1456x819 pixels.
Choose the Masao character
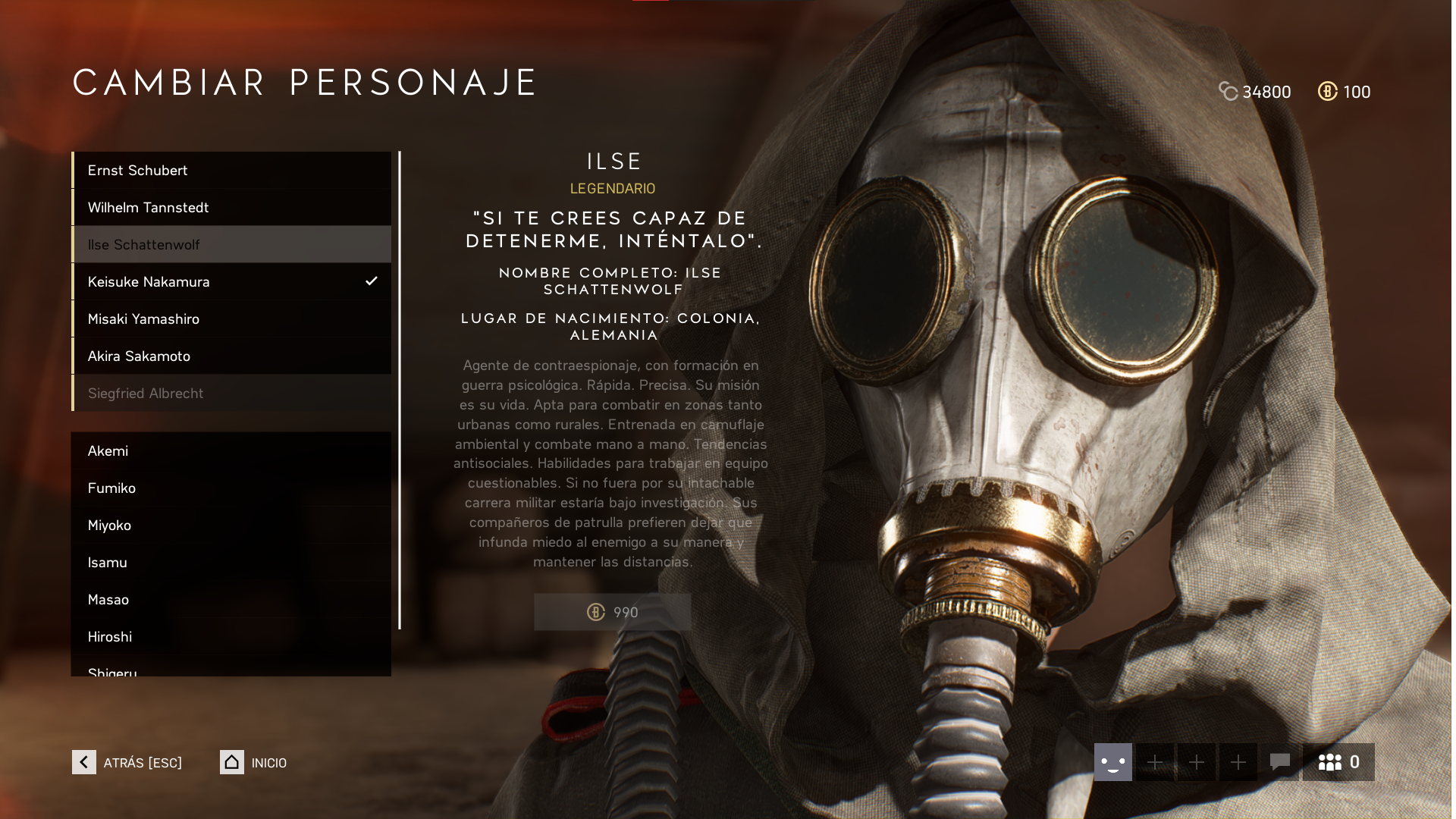pos(231,600)
